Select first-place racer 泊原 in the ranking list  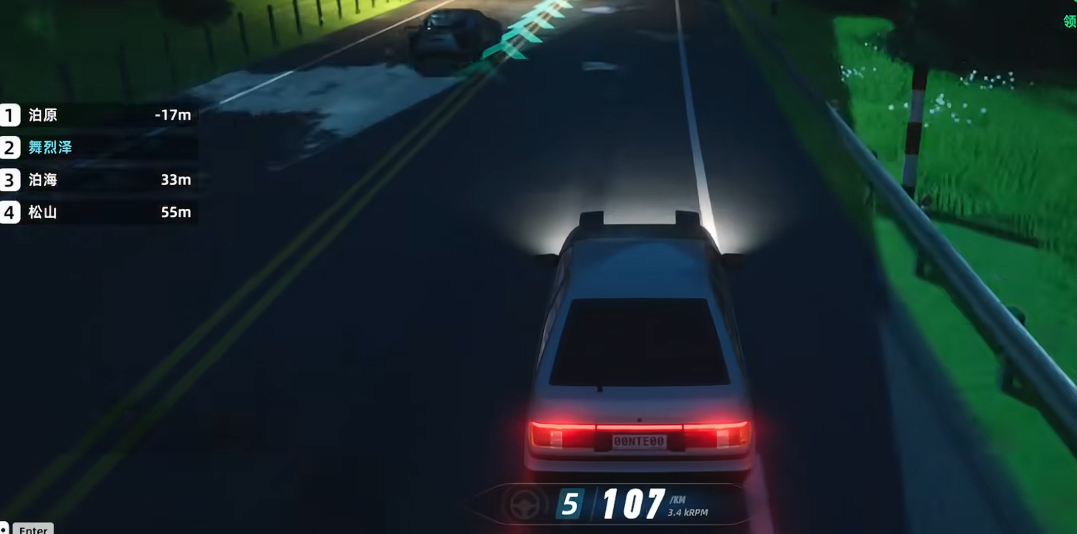coord(43,115)
